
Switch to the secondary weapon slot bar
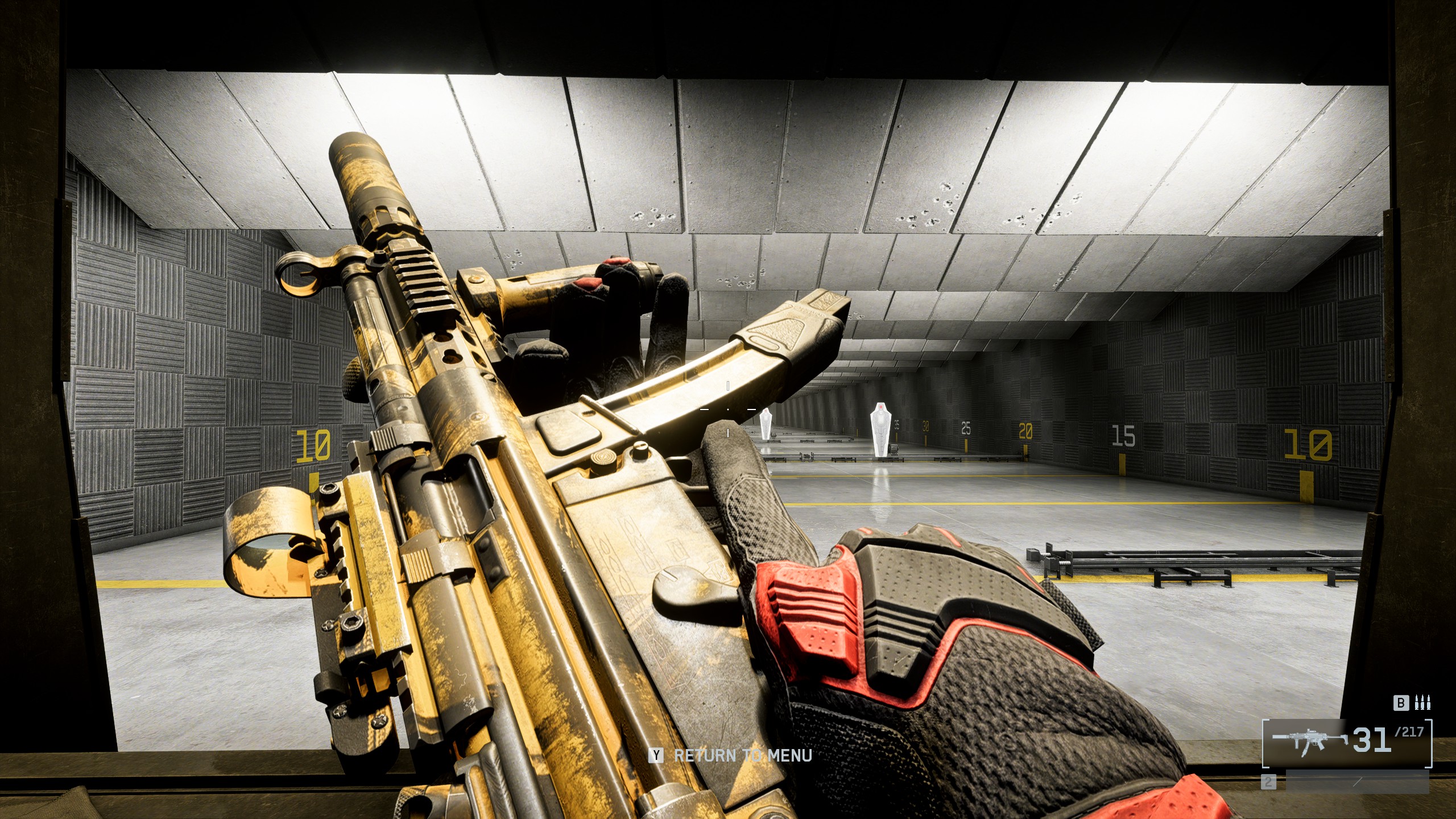pos(1356,782)
